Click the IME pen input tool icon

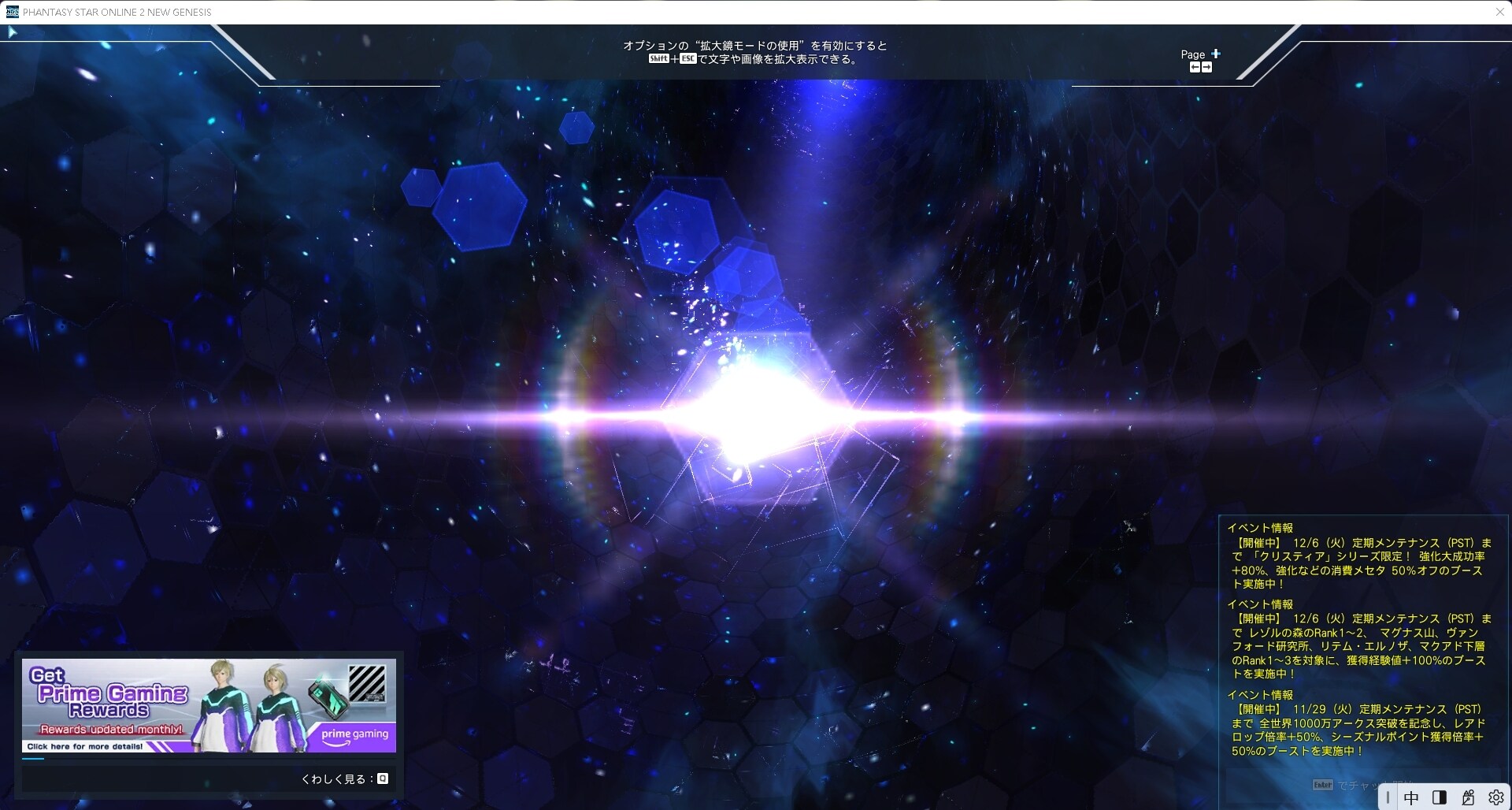coord(1467,797)
